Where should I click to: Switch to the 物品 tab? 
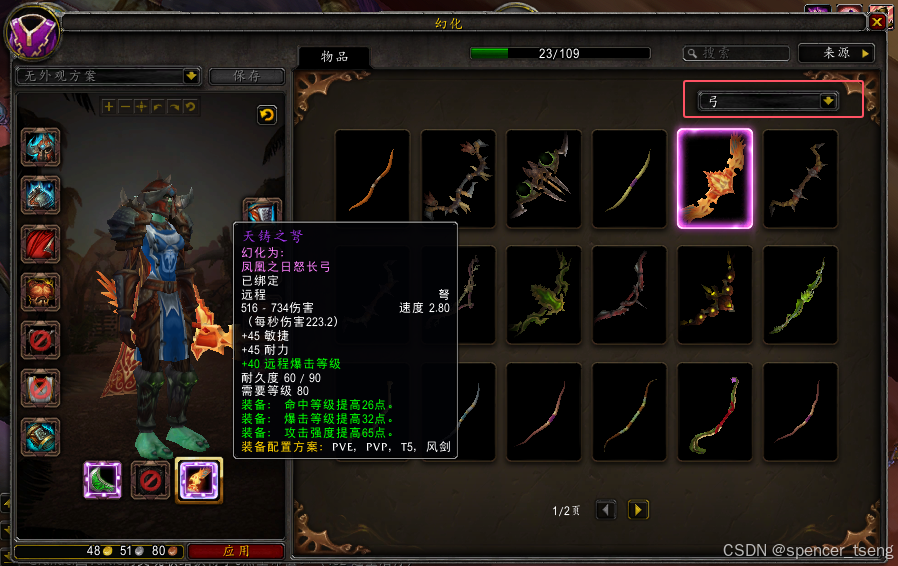(x=334, y=57)
